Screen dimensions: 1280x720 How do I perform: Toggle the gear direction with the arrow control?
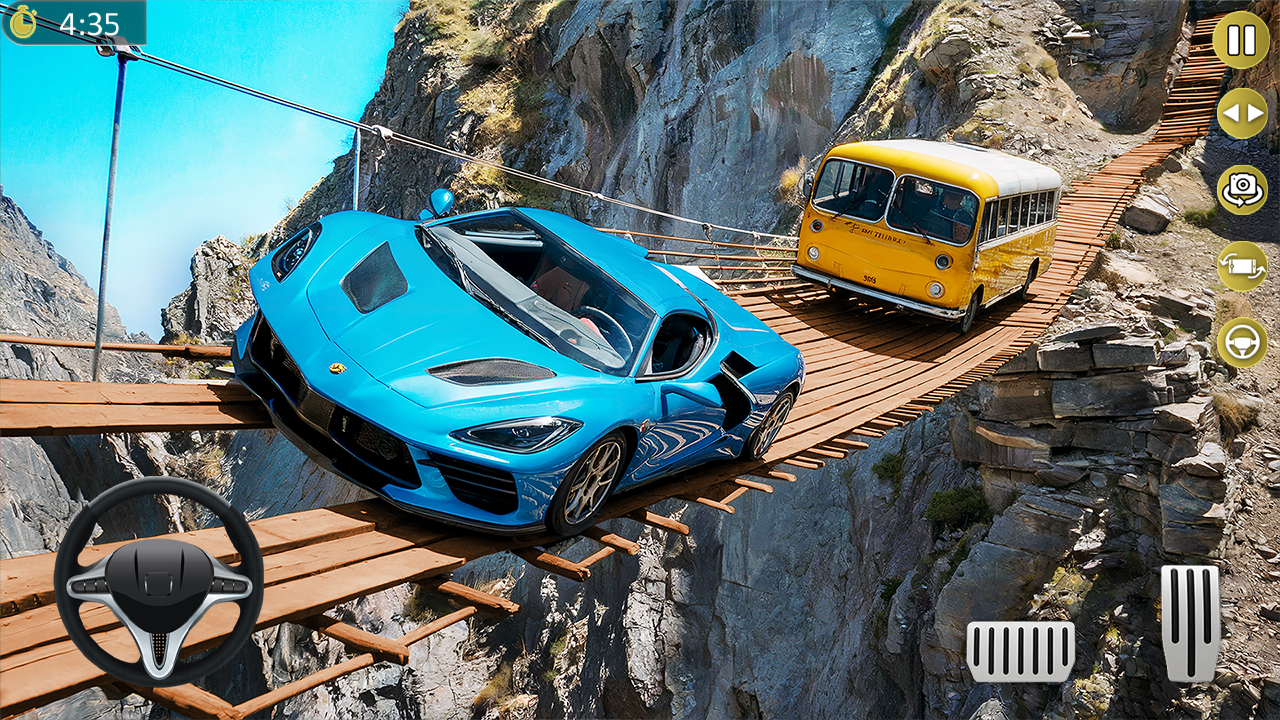click(1240, 115)
